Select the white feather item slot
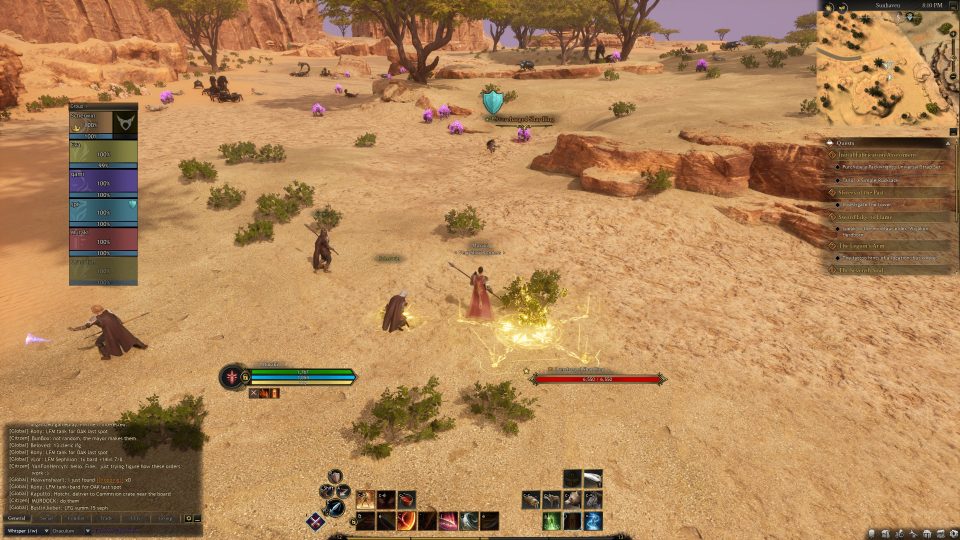Viewport: 960px width, 540px height. point(593,479)
